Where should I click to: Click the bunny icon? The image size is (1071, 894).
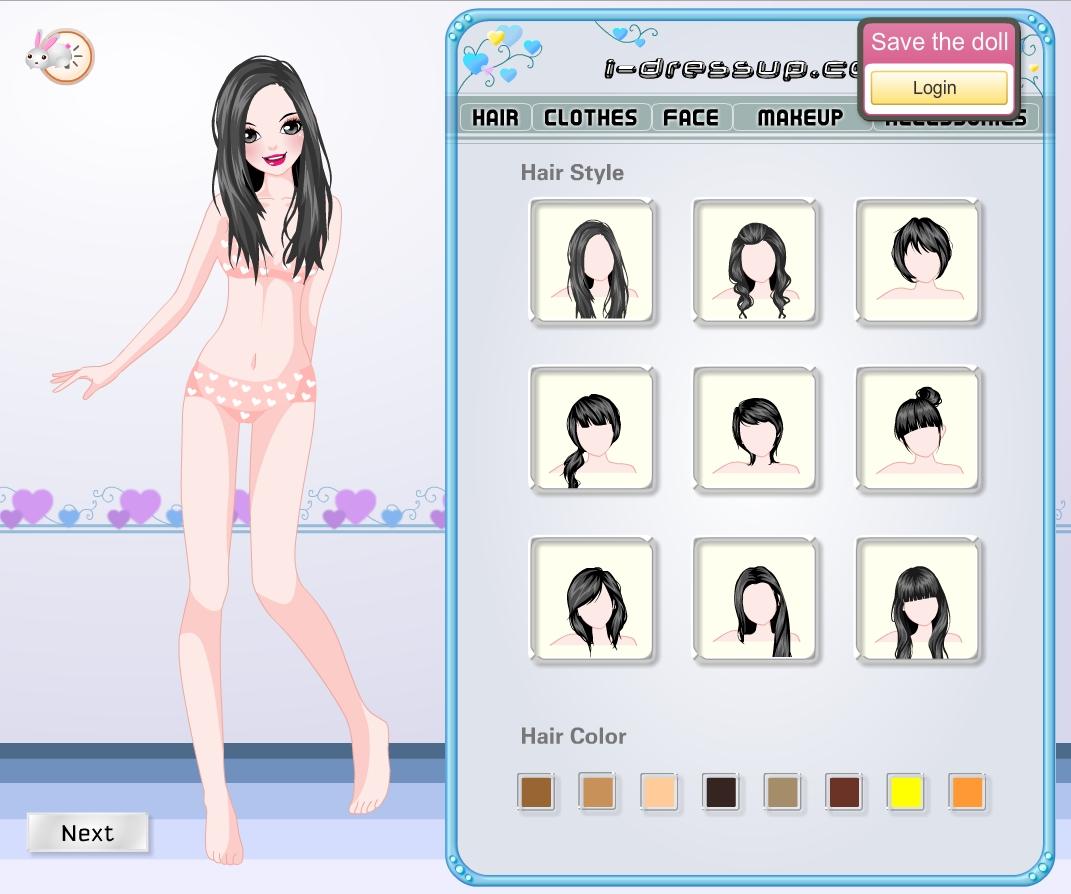click(x=59, y=55)
